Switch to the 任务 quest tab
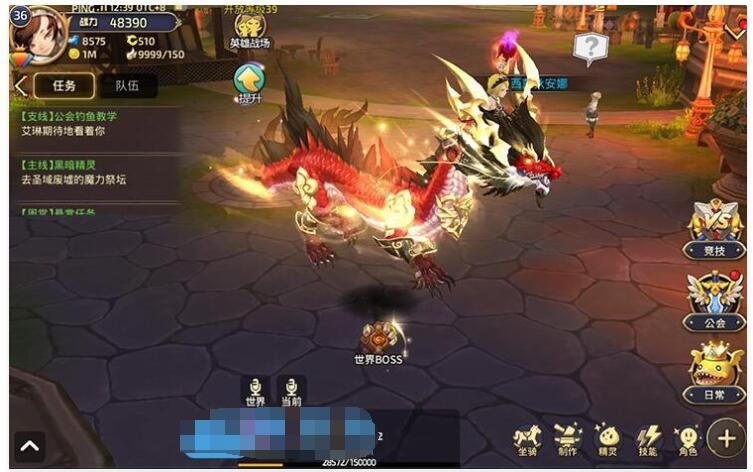This screenshot has width=753, height=472. tap(64, 86)
